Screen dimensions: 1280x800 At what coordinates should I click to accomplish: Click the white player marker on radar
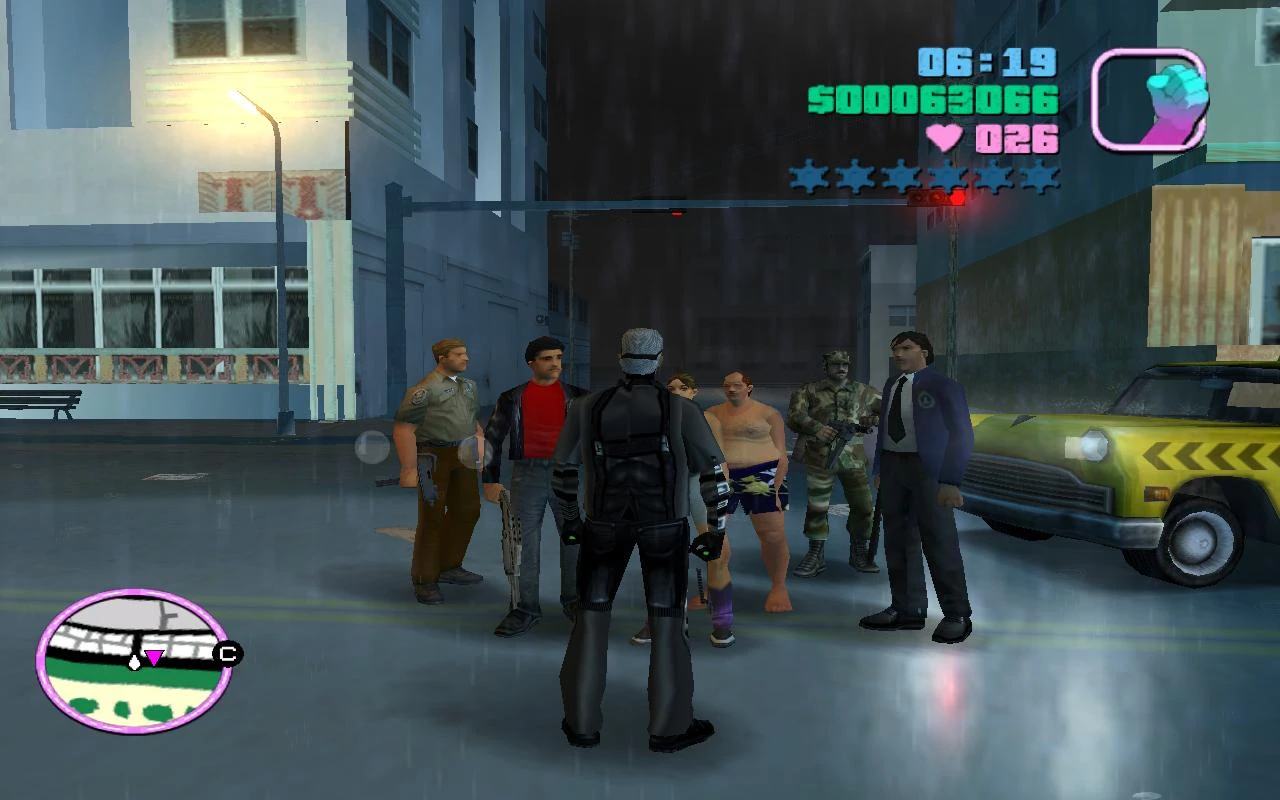click(x=133, y=662)
